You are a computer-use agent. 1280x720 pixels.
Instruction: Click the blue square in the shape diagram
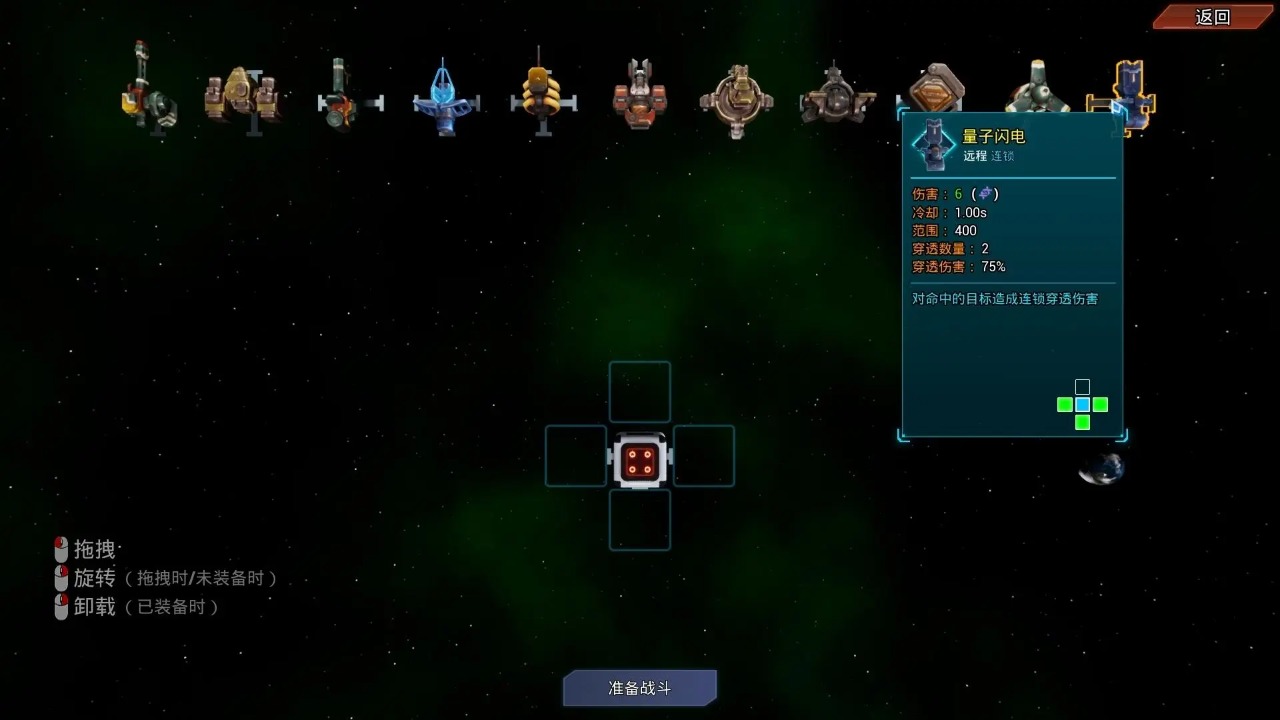pyautogui.click(x=1081, y=404)
